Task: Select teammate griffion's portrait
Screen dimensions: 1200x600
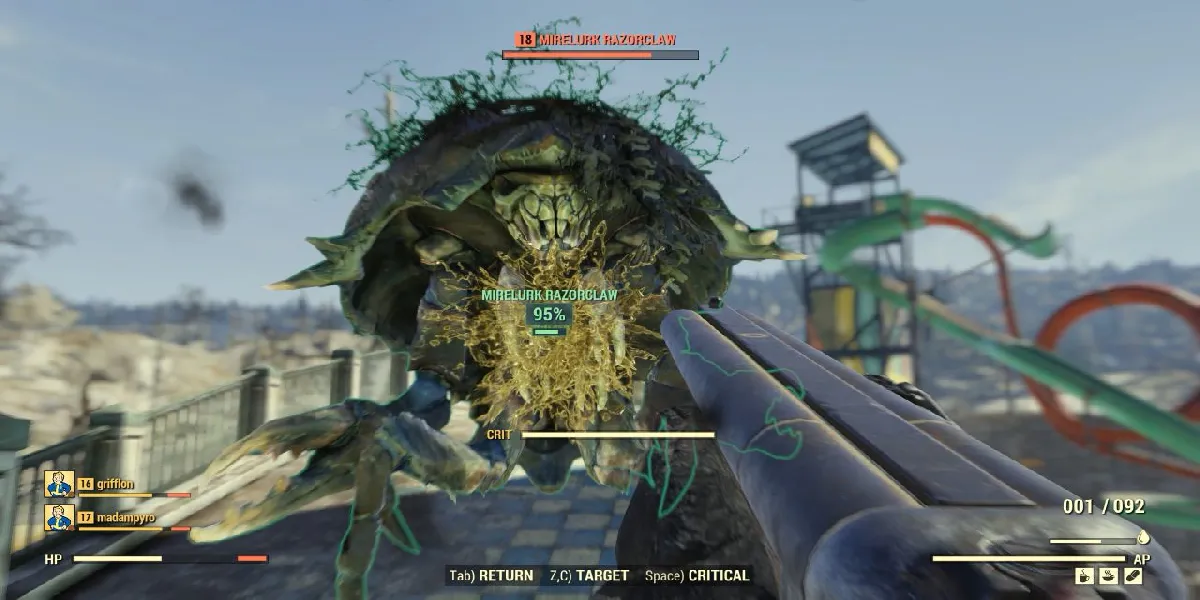Action: click(59, 484)
